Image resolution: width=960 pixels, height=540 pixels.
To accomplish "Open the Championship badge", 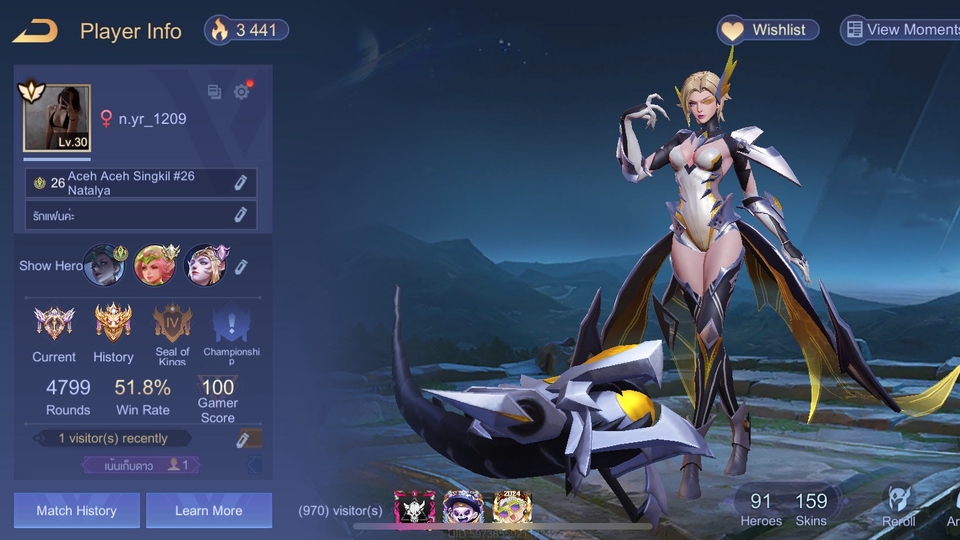I will pos(231,324).
